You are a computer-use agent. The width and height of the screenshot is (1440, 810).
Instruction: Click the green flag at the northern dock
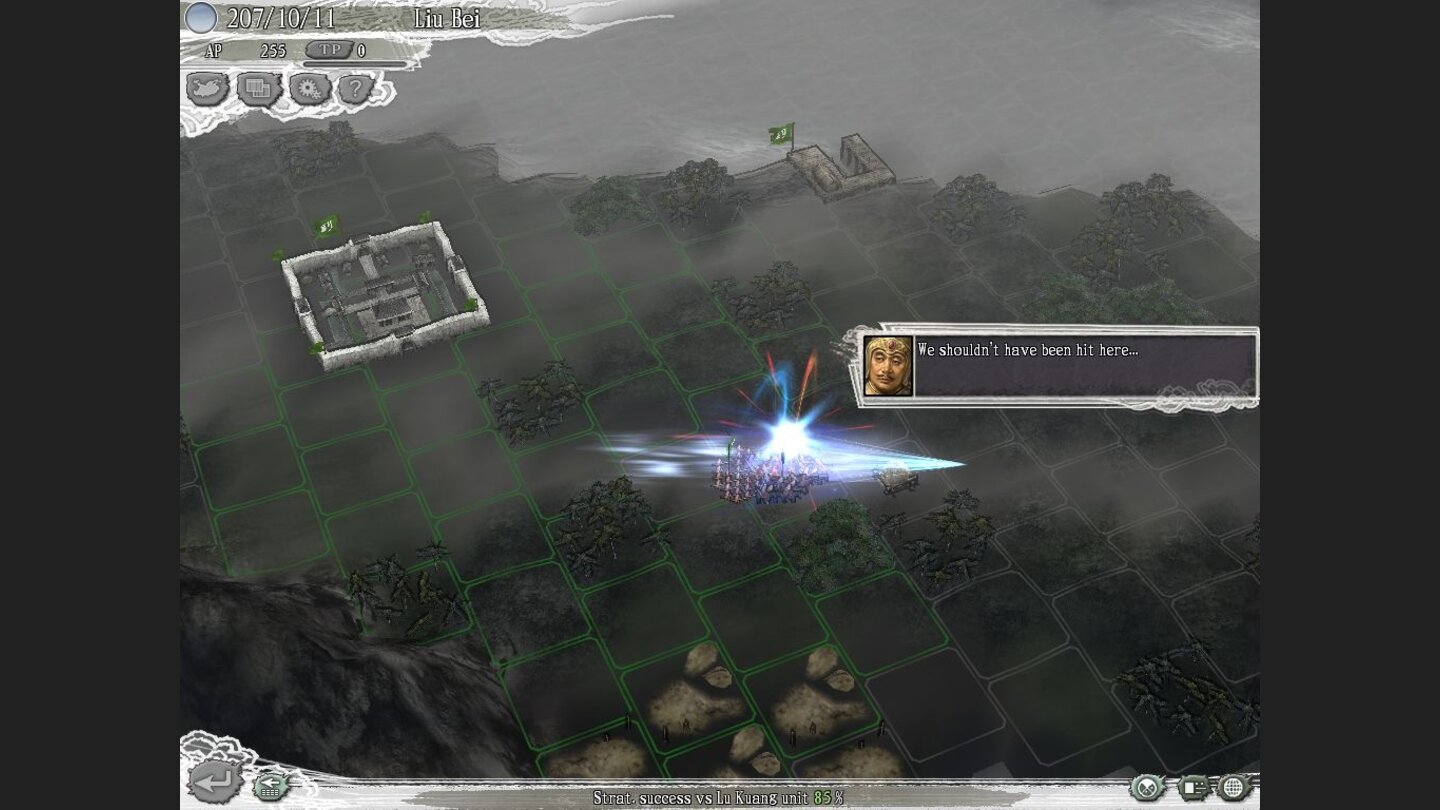pos(781,135)
